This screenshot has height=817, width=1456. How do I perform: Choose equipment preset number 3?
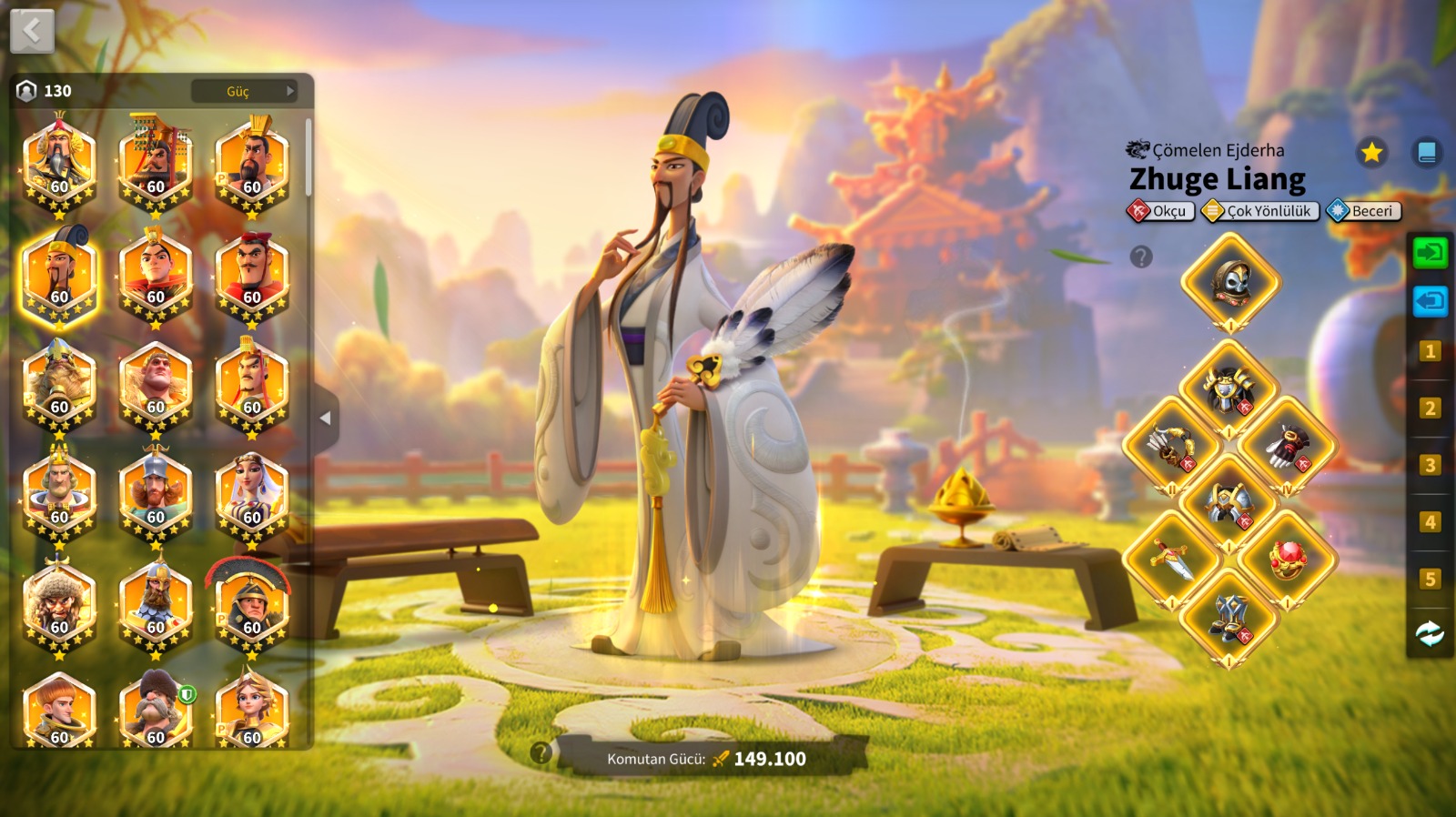(1430, 465)
